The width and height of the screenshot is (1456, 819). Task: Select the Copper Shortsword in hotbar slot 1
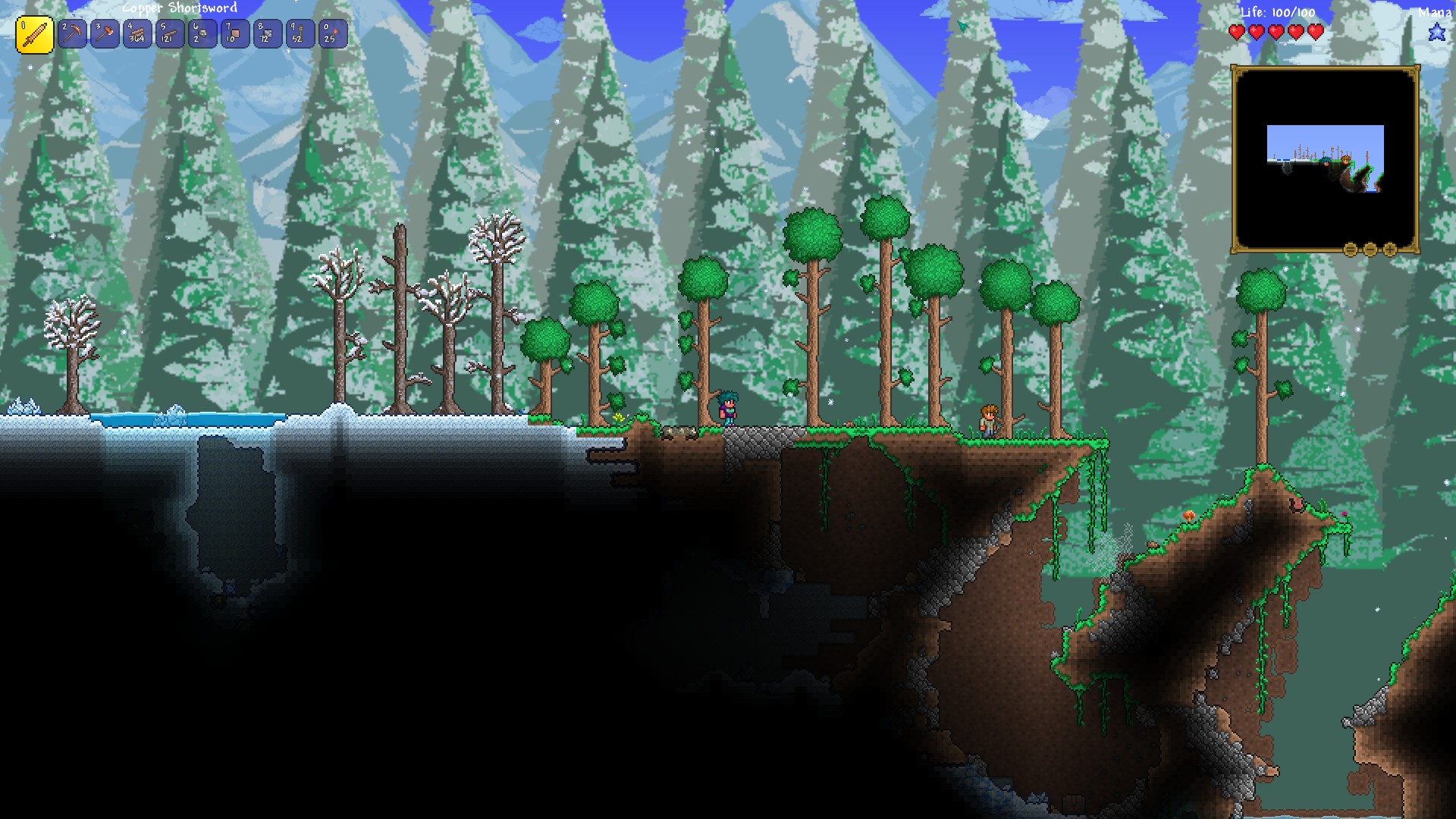point(34,33)
